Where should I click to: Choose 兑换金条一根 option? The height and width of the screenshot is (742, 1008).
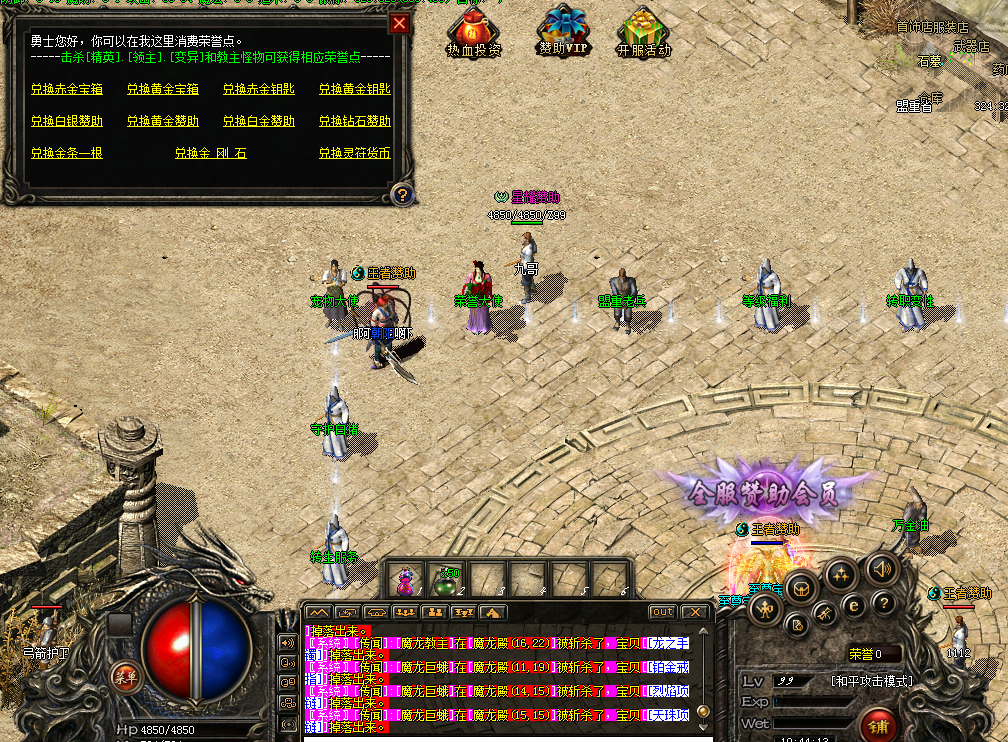point(66,153)
